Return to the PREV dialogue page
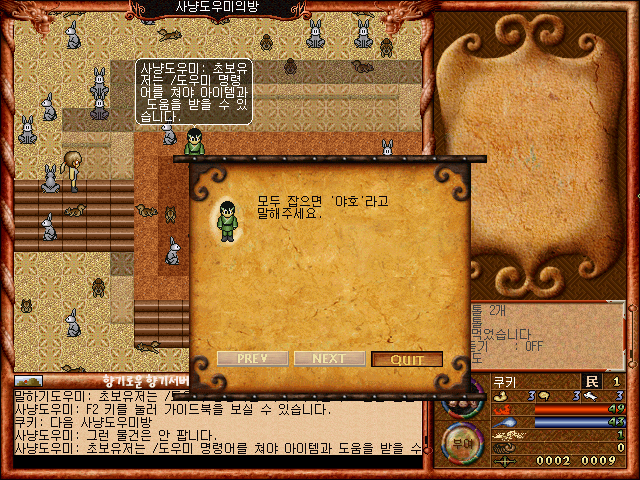 [x=252, y=359]
